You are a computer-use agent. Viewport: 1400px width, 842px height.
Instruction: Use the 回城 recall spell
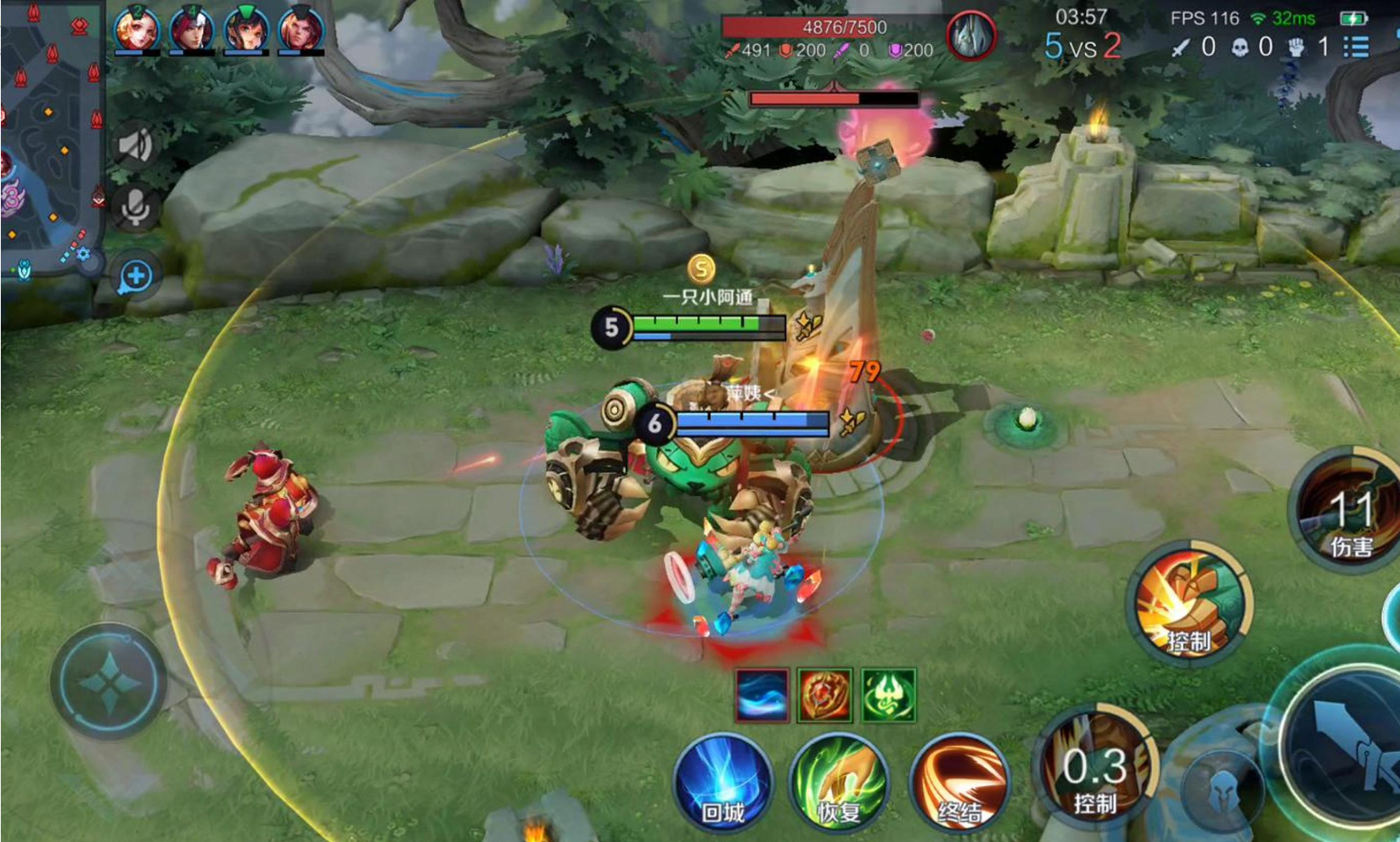click(723, 783)
